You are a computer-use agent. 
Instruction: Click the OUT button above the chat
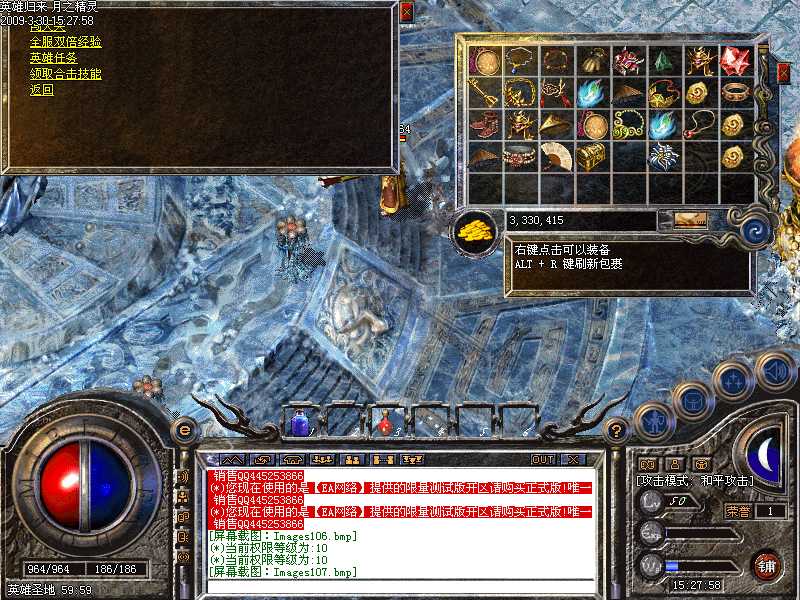542,459
